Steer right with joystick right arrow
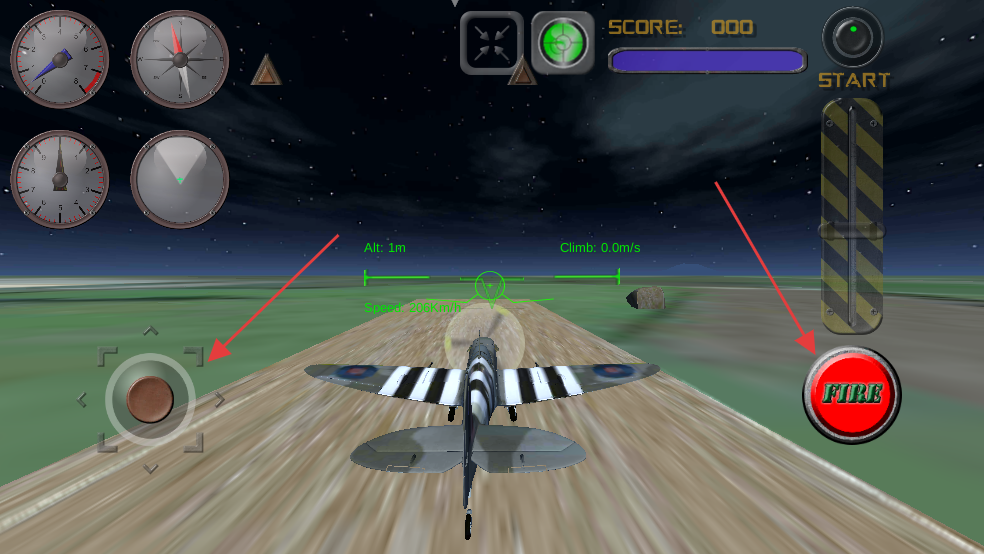The height and width of the screenshot is (554, 984). coord(219,400)
